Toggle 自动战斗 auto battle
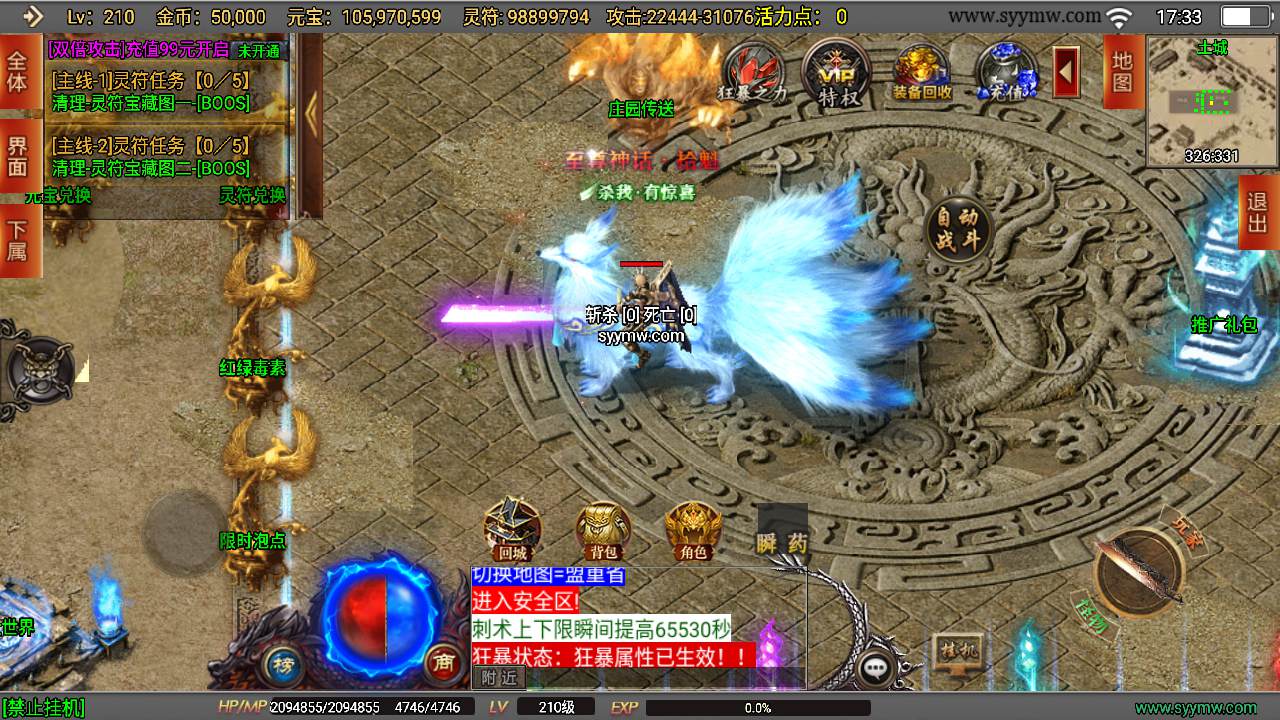Viewport: 1280px width, 720px height. (957, 230)
